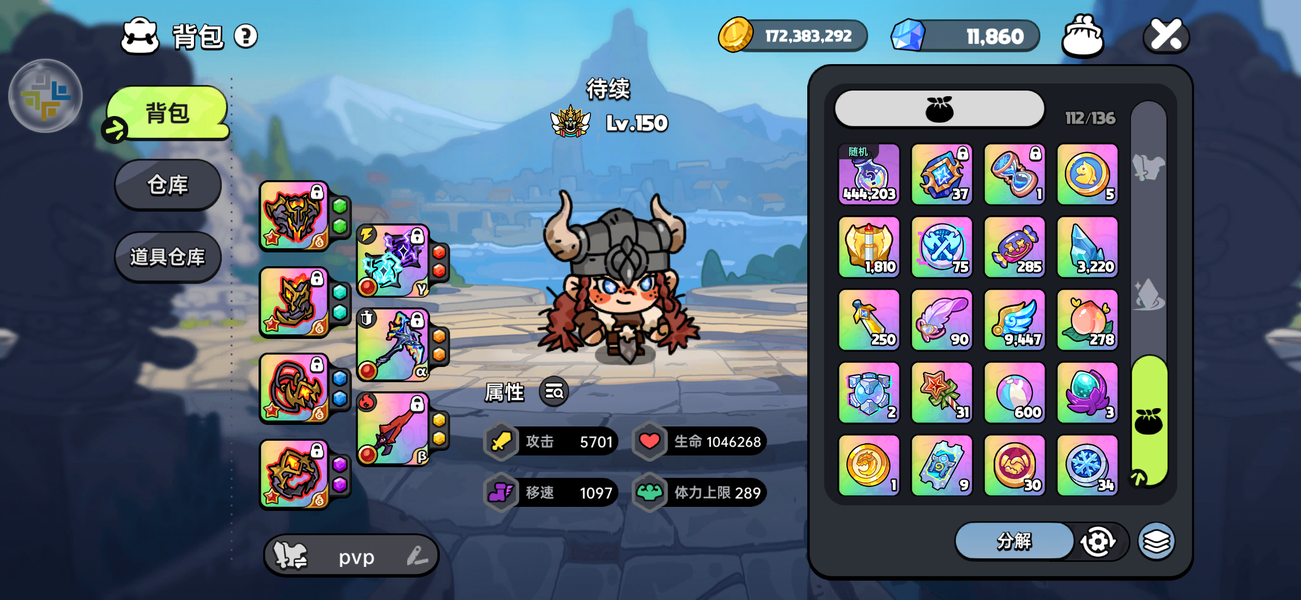Image resolution: width=1301 pixels, height=600 pixels.
Task: Open the 属性 attribute details magnifier
Action: pos(554,392)
